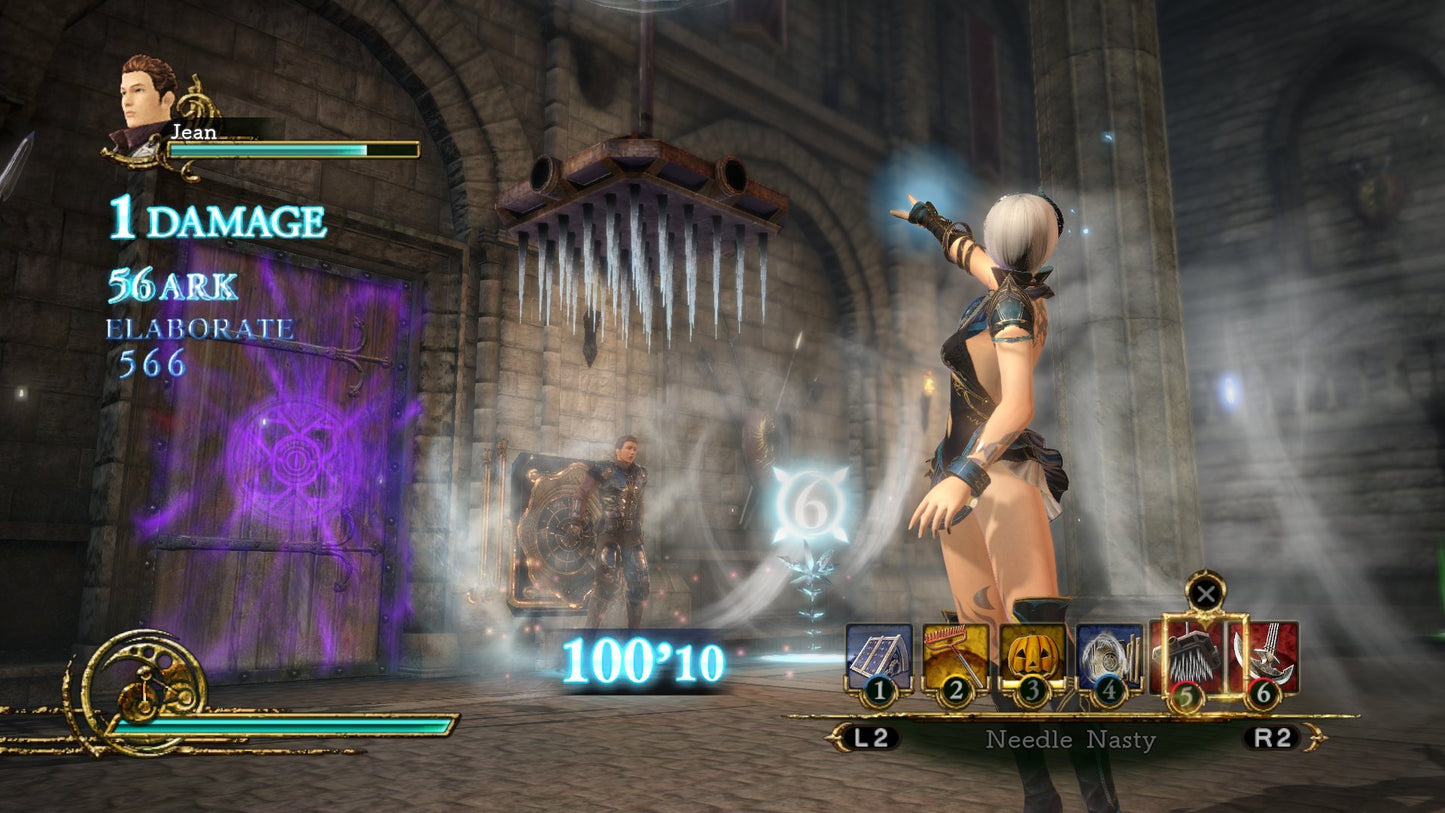Select the bladed trap in slot 6

click(x=1262, y=657)
